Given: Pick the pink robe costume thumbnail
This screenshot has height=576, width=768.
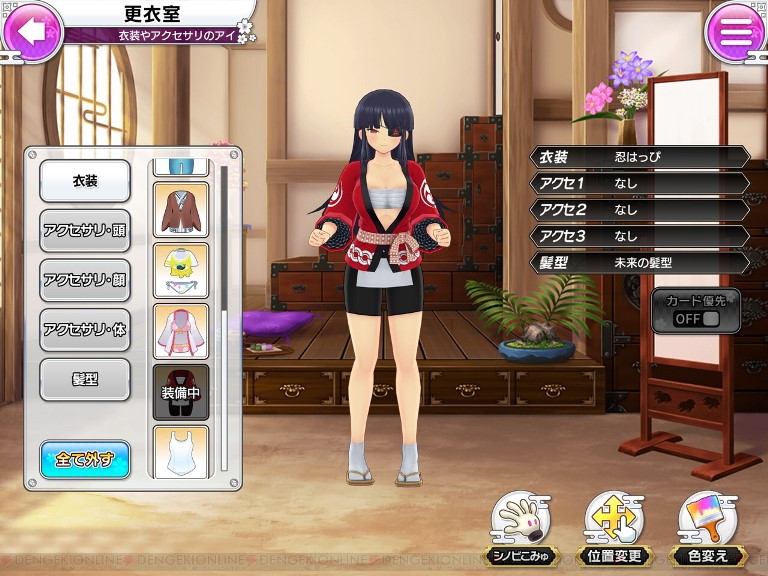Looking at the screenshot, I should 181,332.
